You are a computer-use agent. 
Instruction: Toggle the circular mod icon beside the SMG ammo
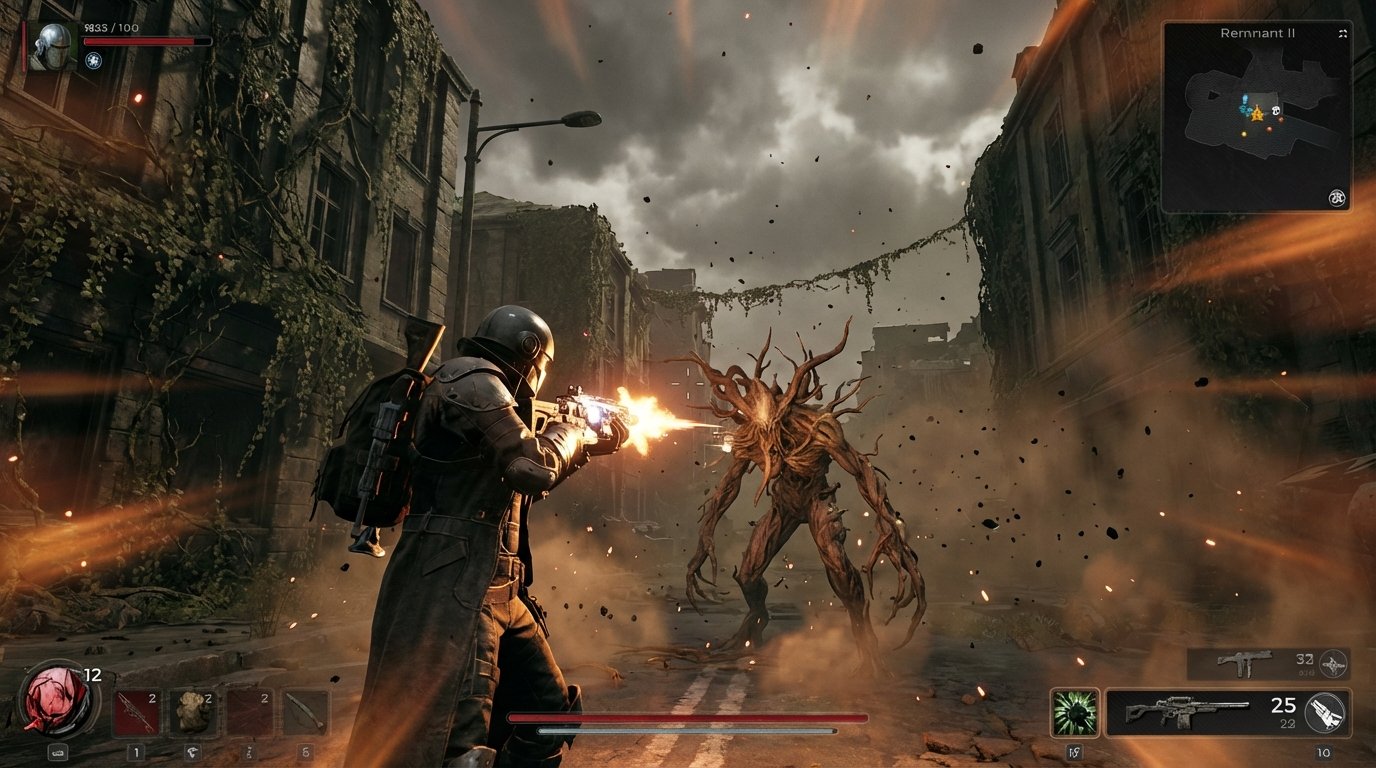(1334, 662)
